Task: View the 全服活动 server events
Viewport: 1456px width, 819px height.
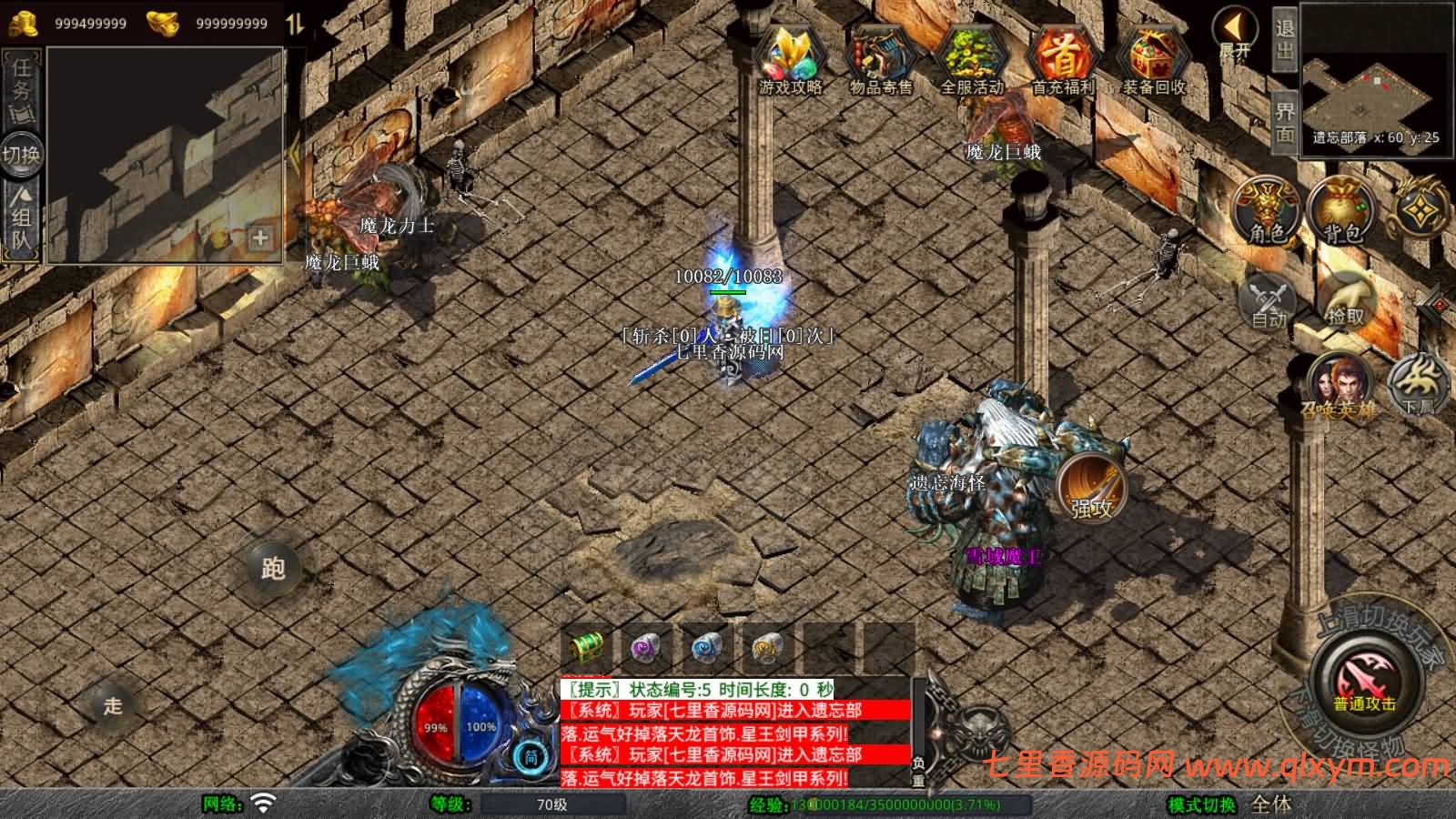Action: [969, 59]
